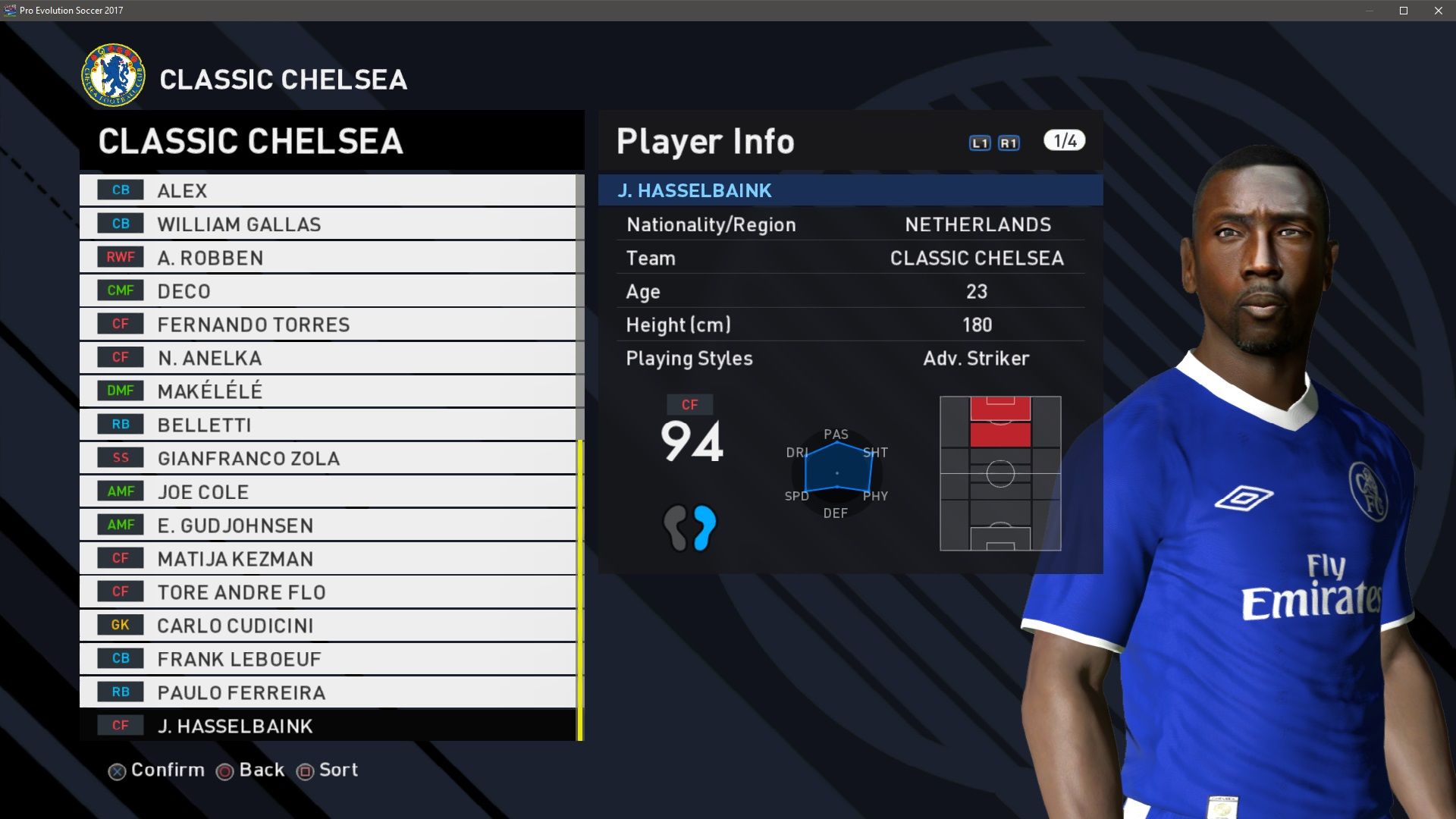The height and width of the screenshot is (819, 1456).
Task: Choose Joe Cole from the roster
Action: [x=328, y=491]
